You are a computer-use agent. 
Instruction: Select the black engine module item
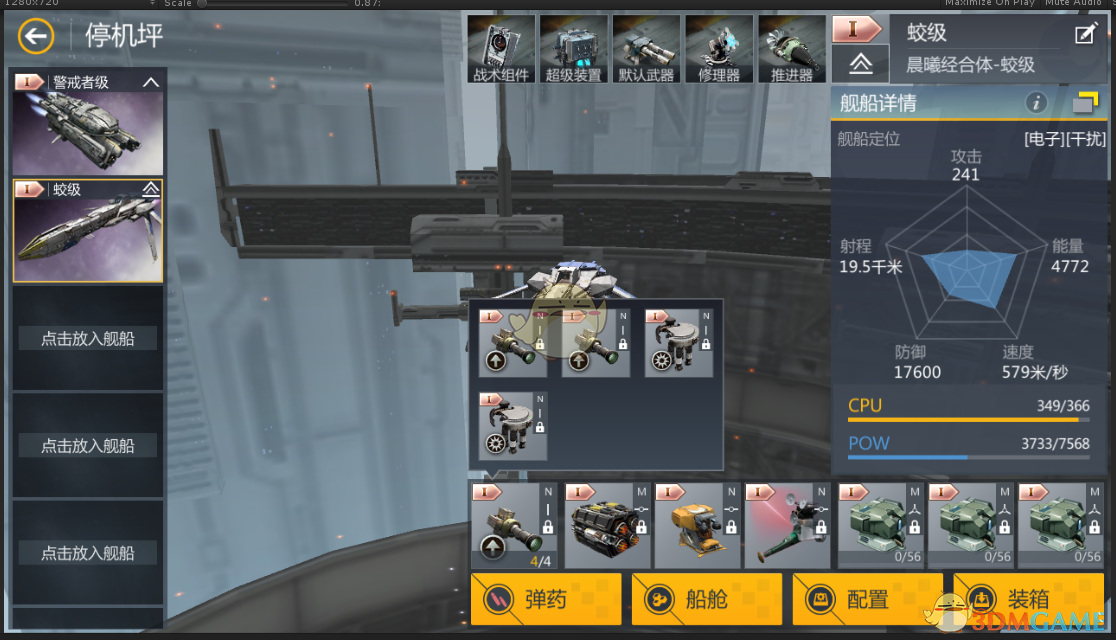tap(606, 525)
